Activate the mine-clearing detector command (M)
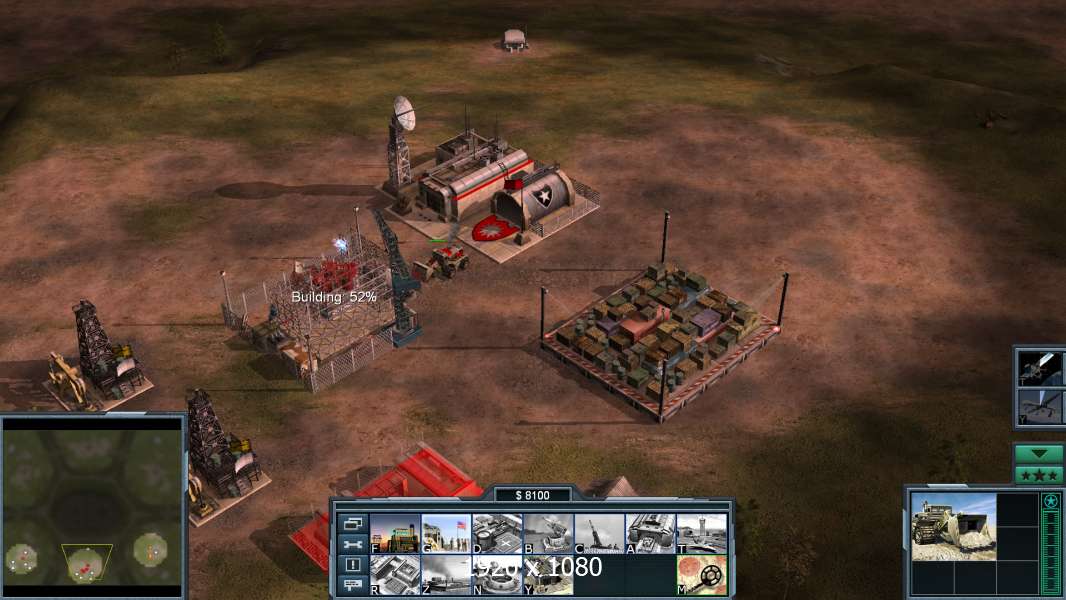This screenshot has height=600, width=1066. 701,575
